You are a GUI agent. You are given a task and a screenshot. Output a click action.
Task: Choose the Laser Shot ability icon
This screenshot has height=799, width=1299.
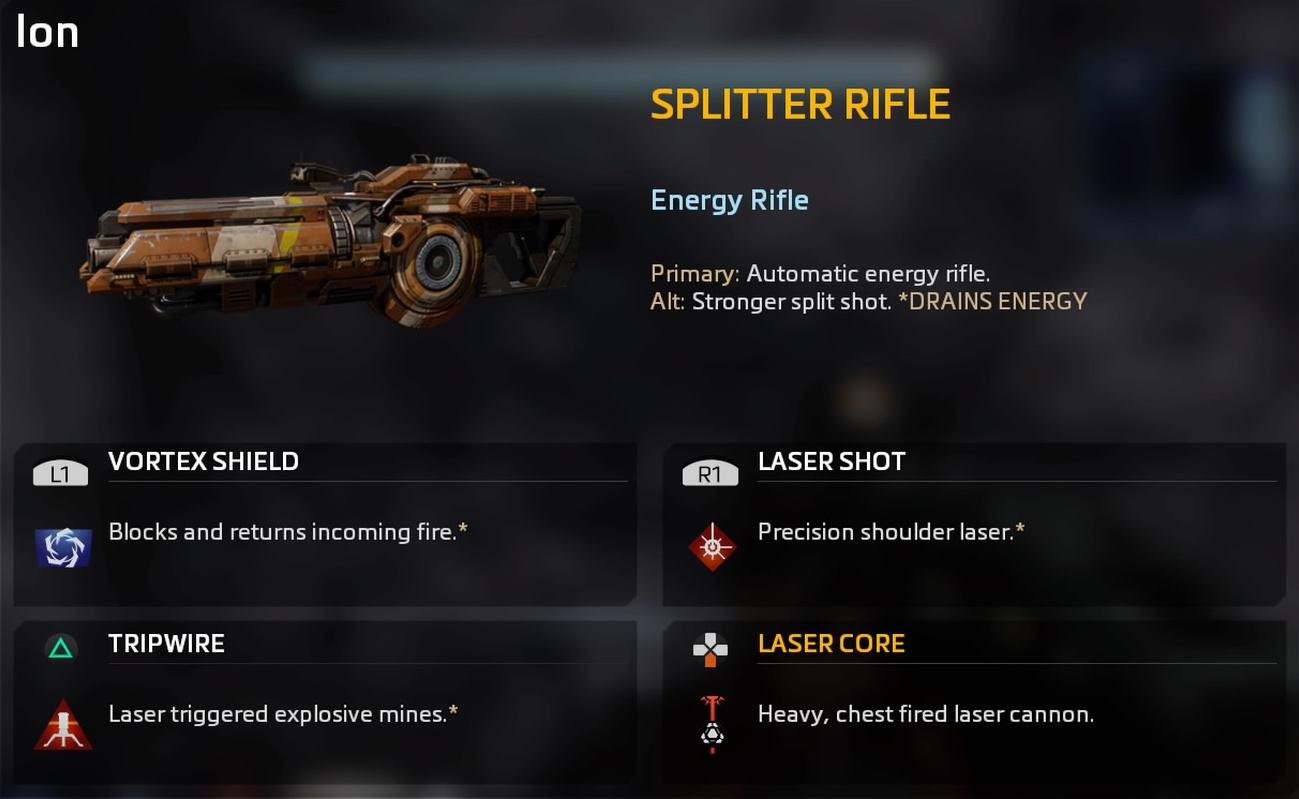click(712, 547)
